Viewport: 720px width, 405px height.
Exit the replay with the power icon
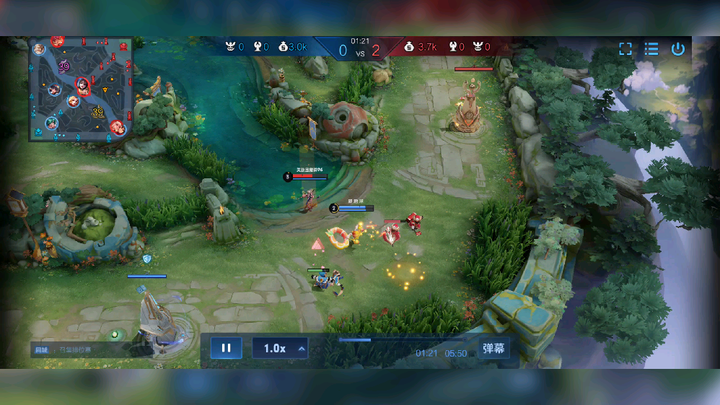pyautogui.click(x=678, y=48)
